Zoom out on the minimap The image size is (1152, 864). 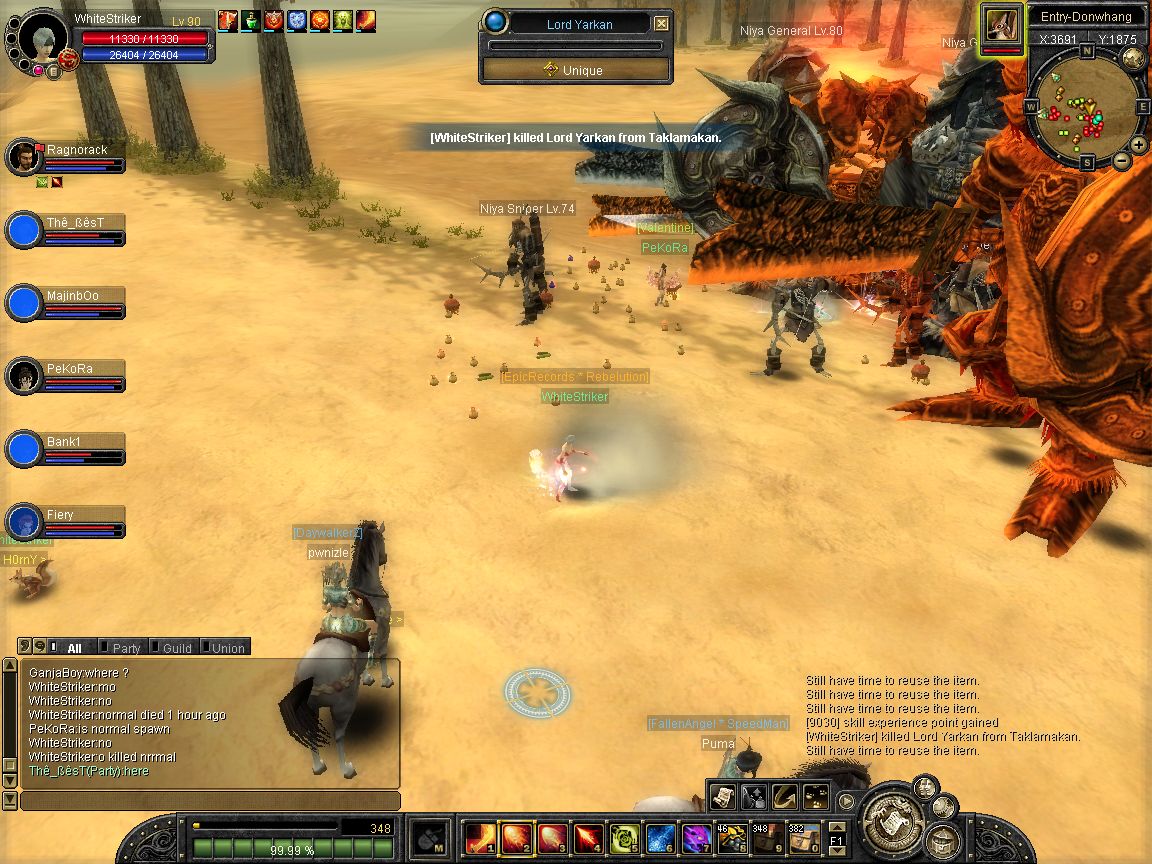(1123, 160)
